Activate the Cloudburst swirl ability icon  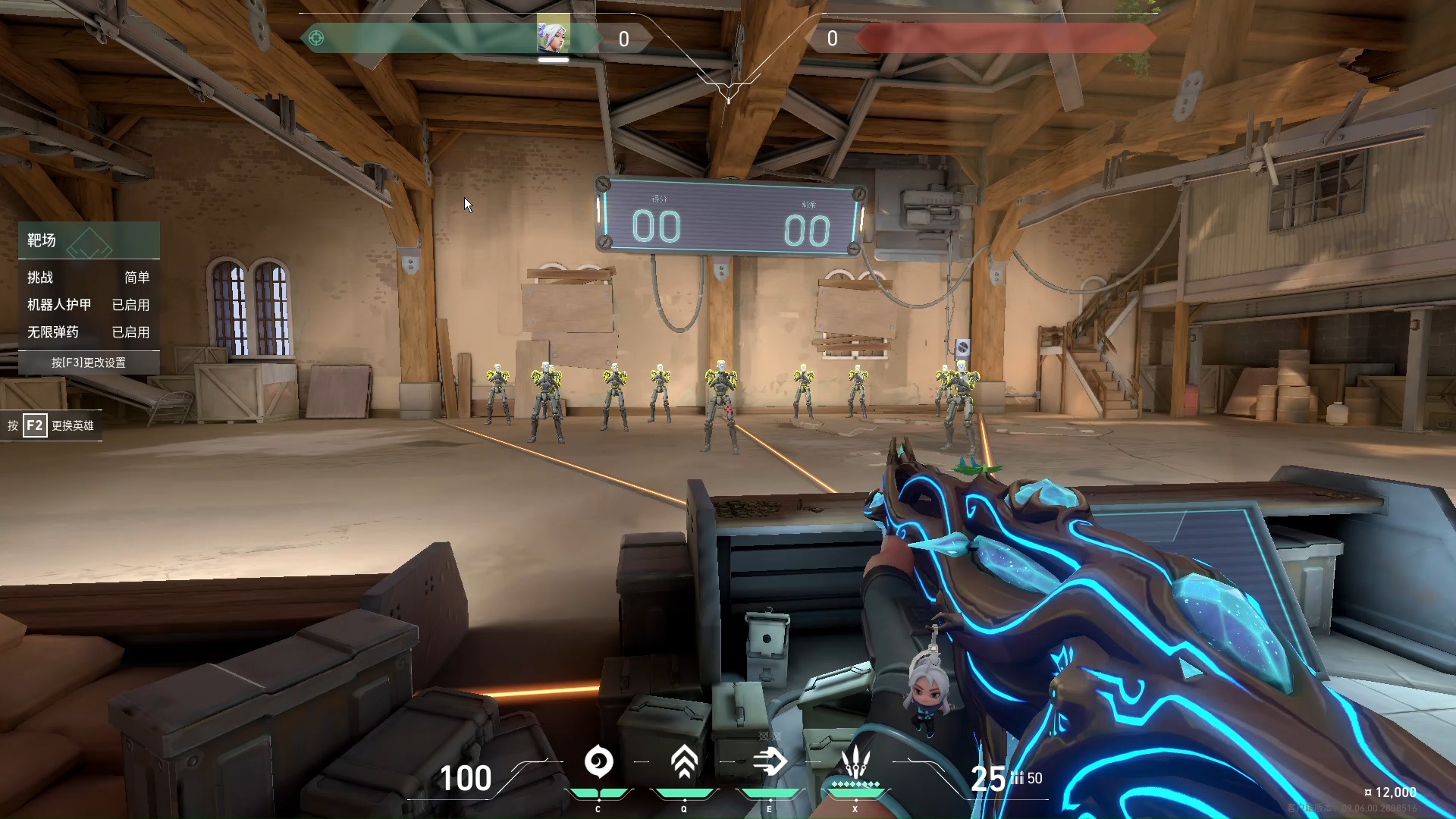pos(598,762)
